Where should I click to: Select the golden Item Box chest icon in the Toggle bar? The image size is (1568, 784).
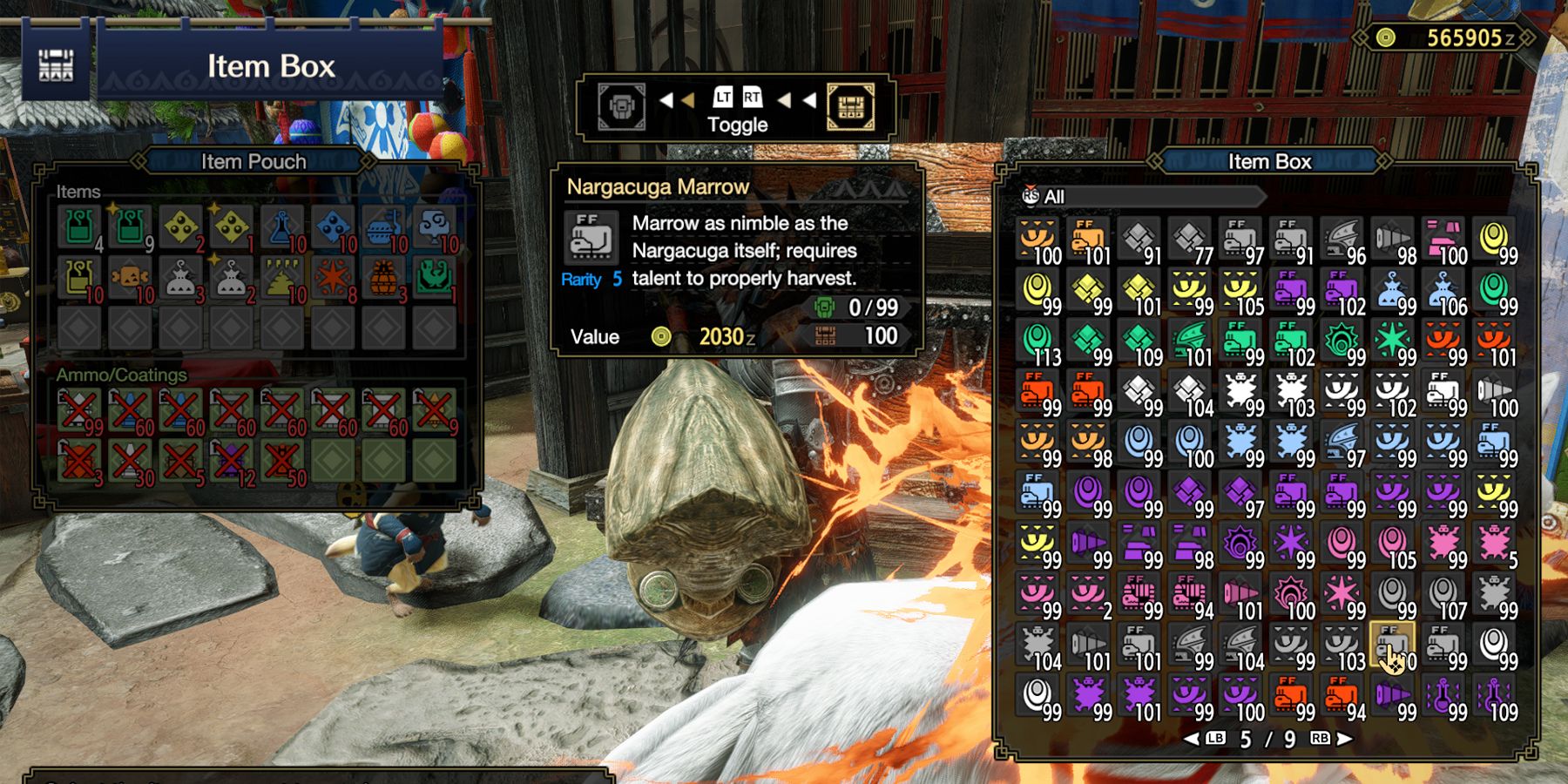[x=850, y=106]
